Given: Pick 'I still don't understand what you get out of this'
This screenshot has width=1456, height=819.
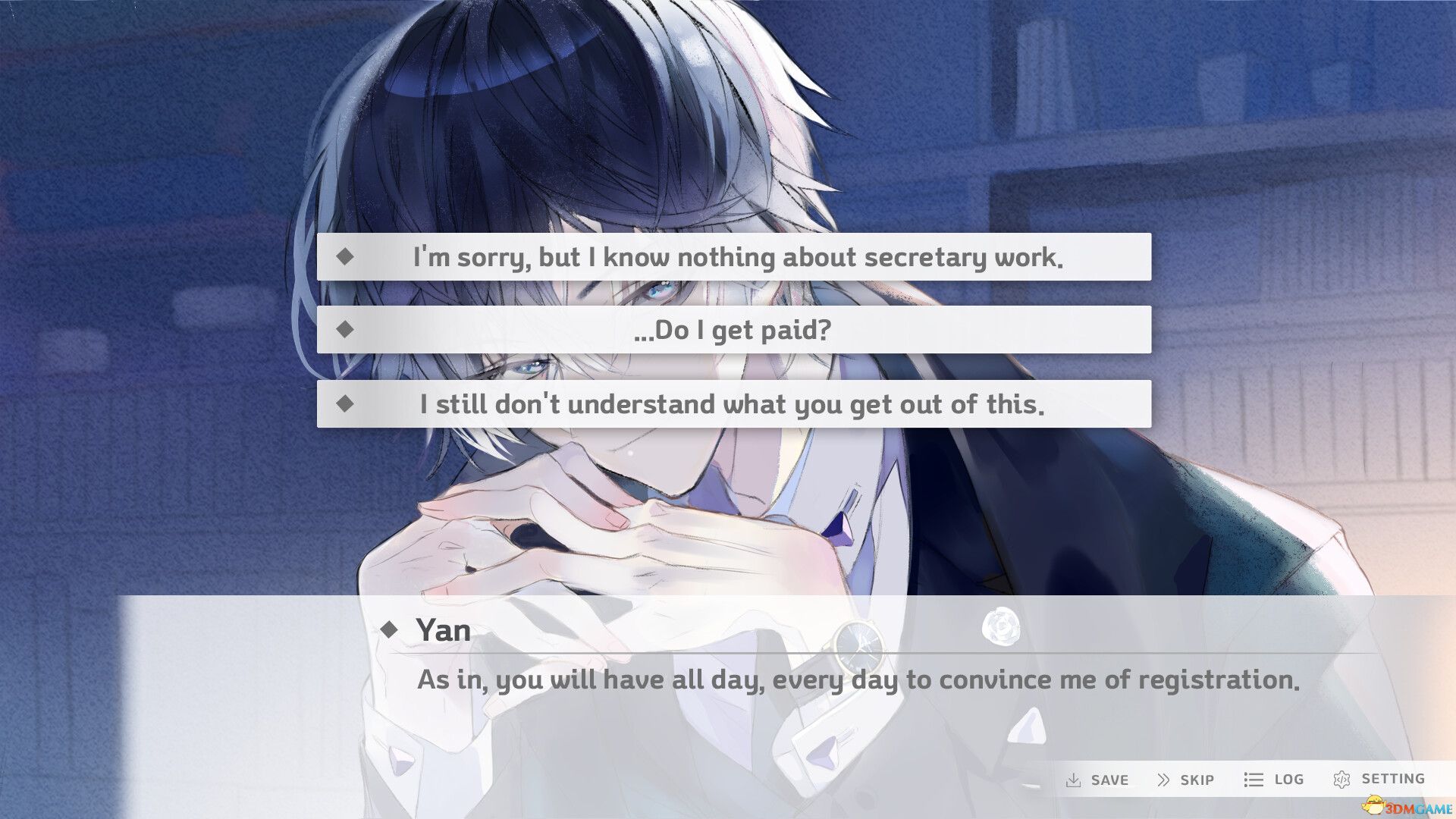Looking at the screenshot, I should point(734,404).
